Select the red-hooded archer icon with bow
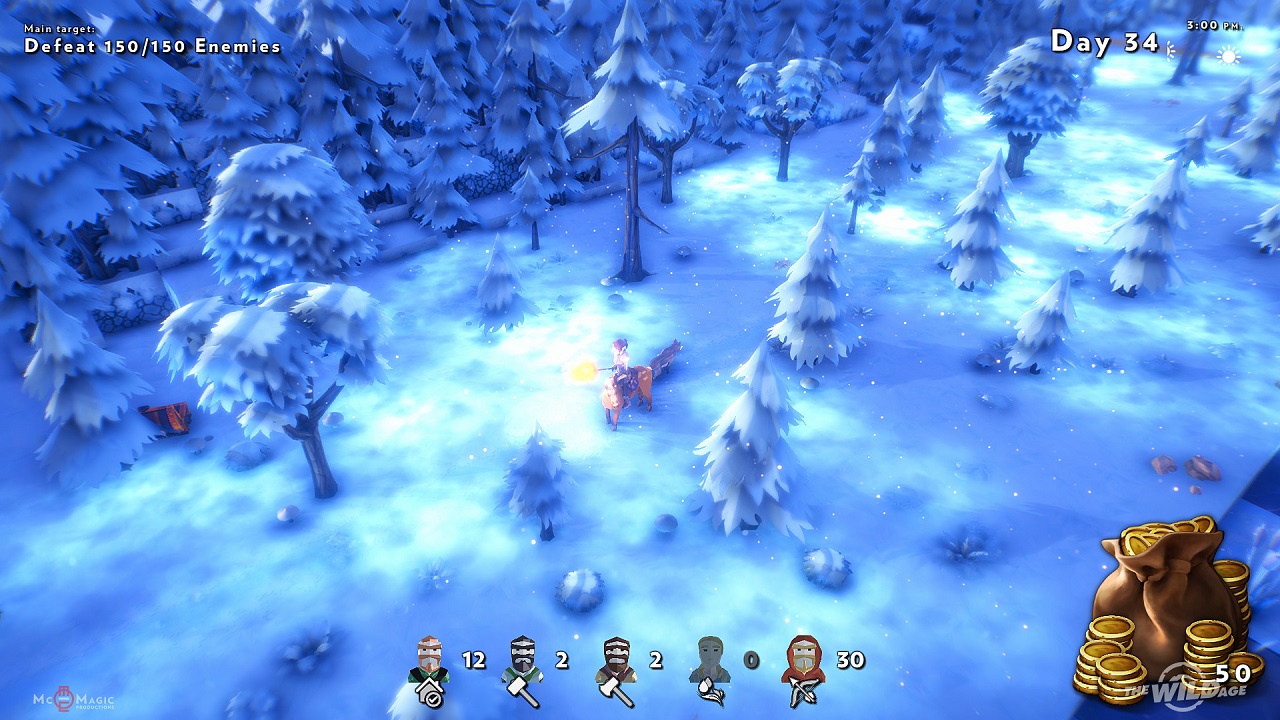The width and height of the screenshot is (1280, 720). pos(802,667)
